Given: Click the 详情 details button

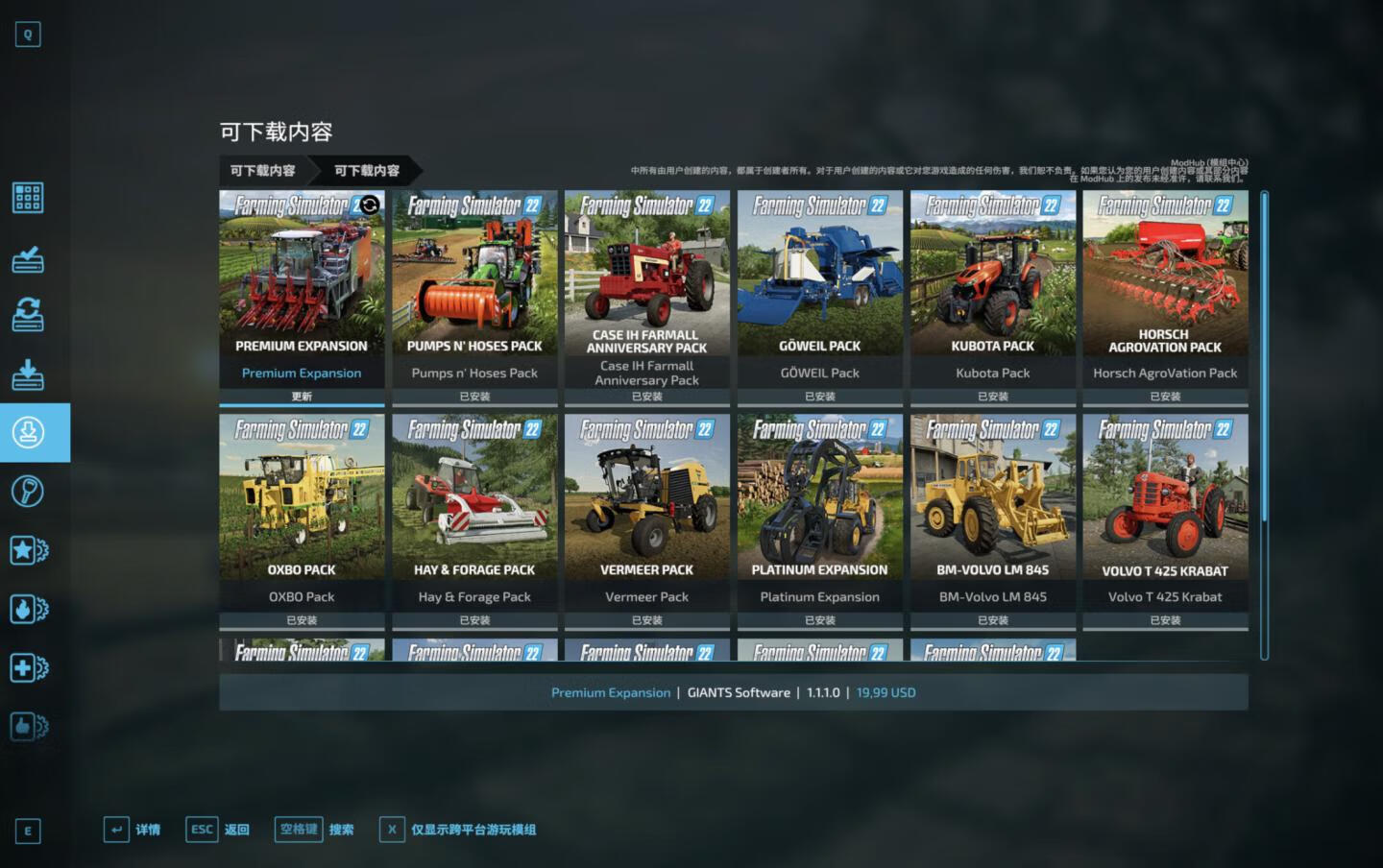Looking at the screenshot, I should pyautogui.click(x=133, y=830).
